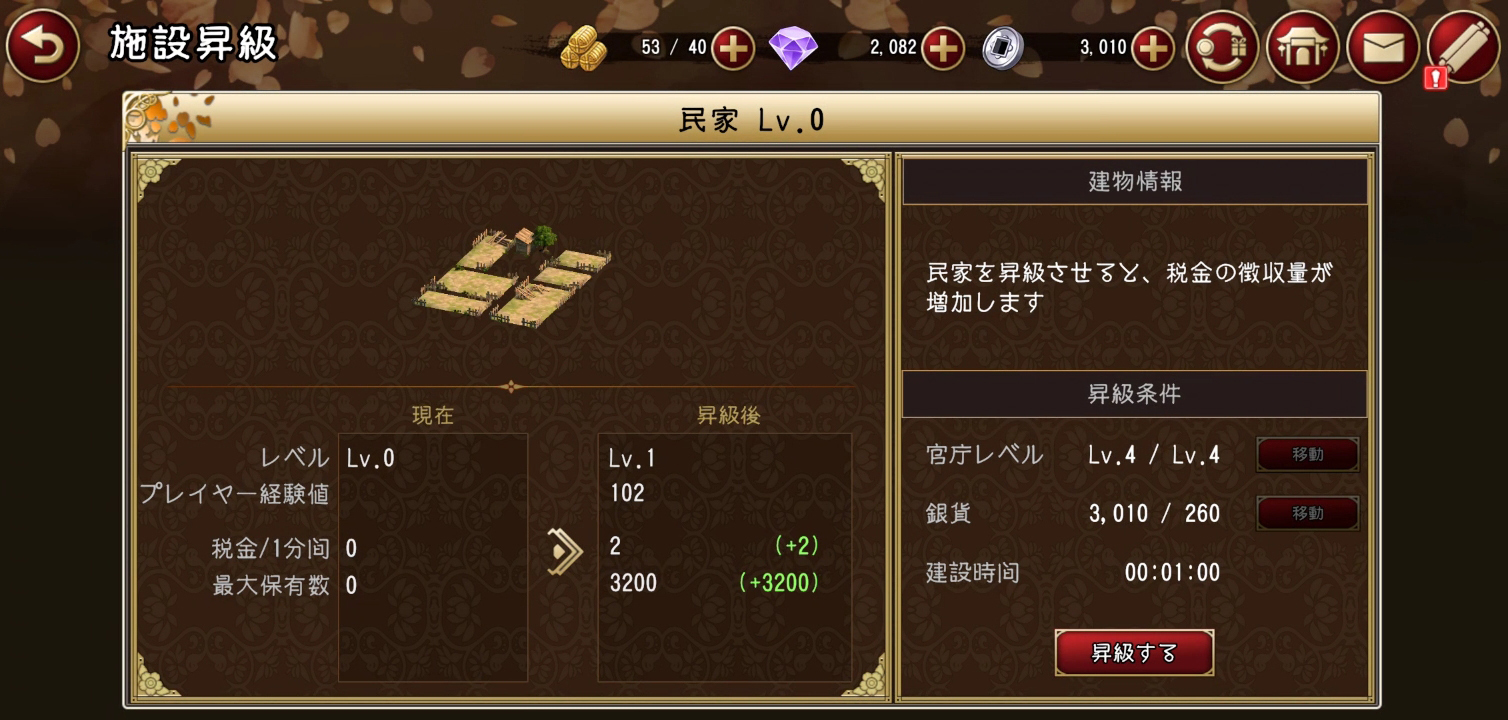Click the 建物情報 header bar
The height and width of the screenshot is (720, 1508).
(1135, 181)
